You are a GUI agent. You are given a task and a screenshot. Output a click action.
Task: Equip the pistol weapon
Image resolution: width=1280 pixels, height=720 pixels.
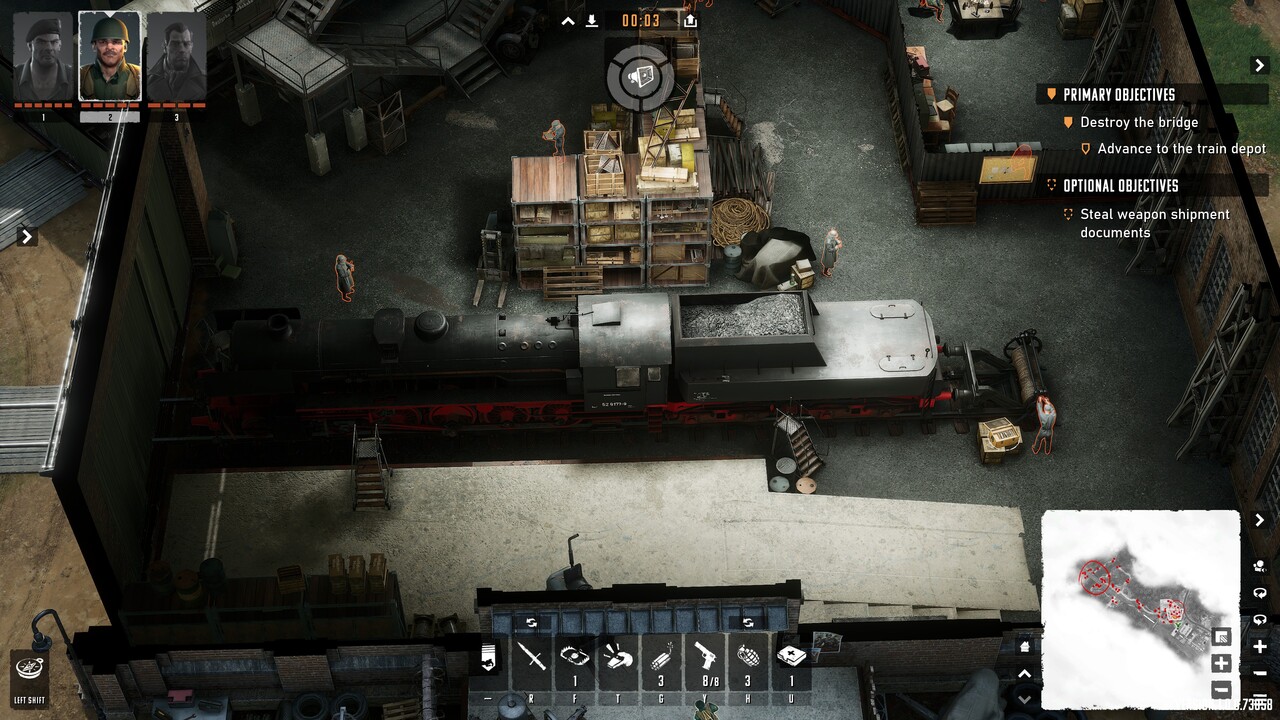(704, 657)
